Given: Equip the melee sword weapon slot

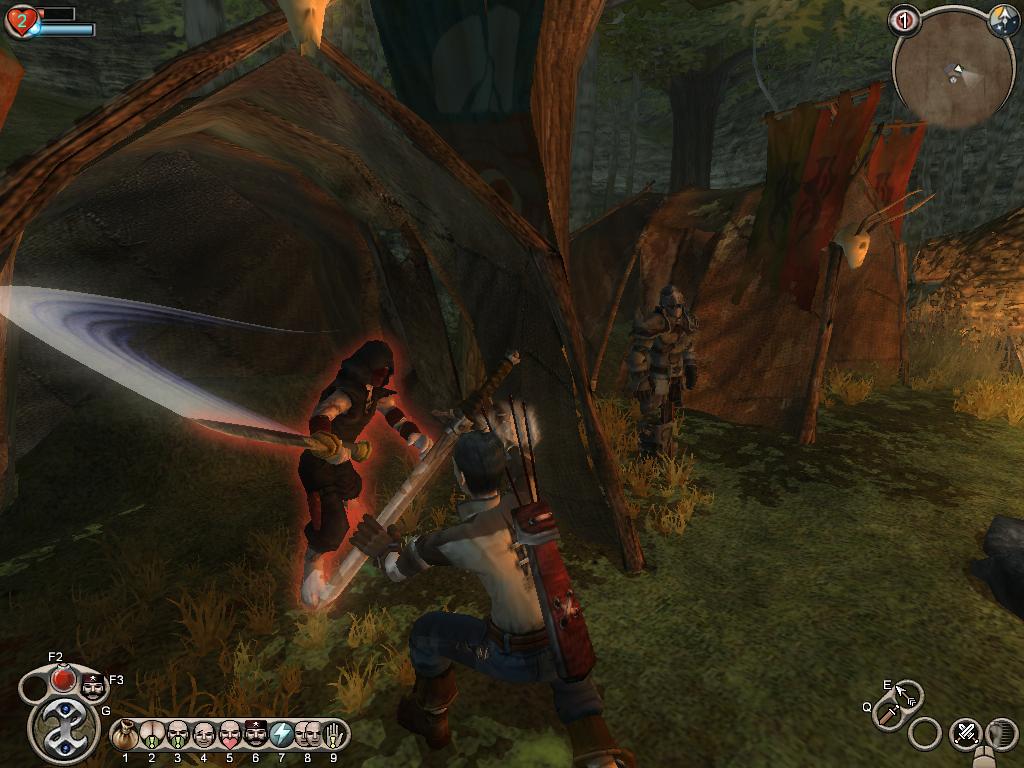Looking at the screenshot, I should pos(887,714).
